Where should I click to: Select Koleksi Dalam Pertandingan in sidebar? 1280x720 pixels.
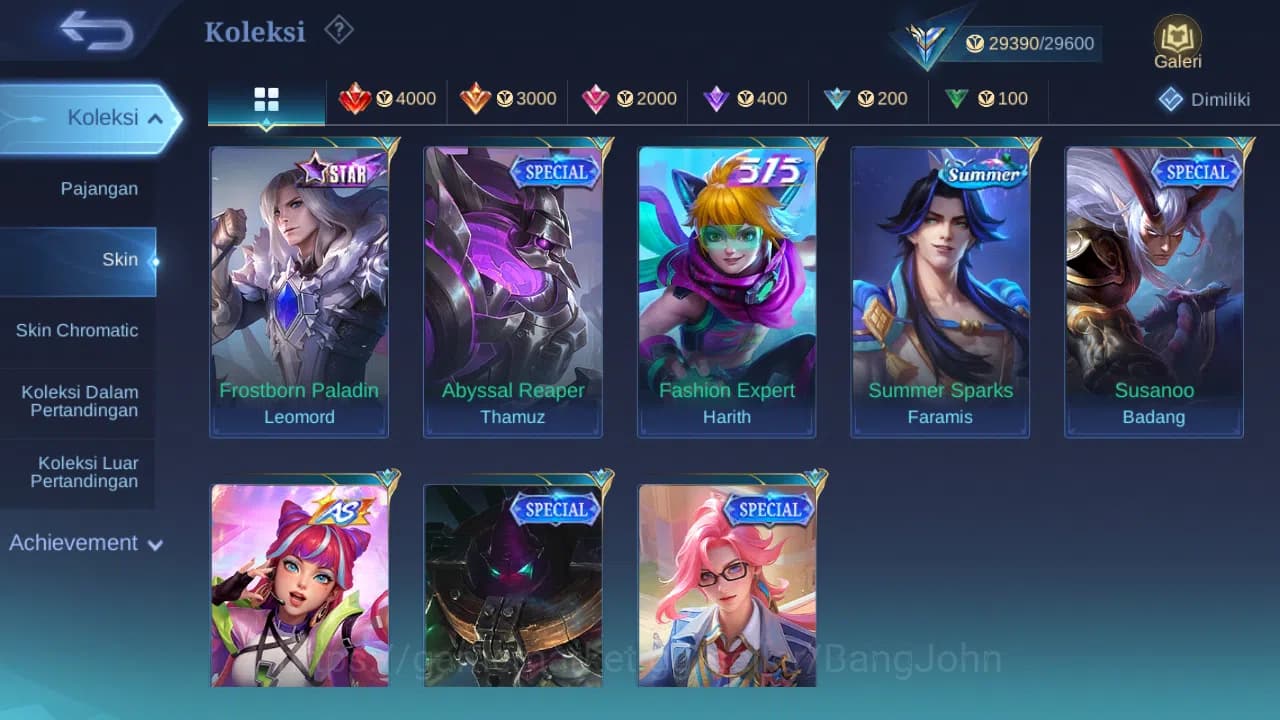(79, 401)
